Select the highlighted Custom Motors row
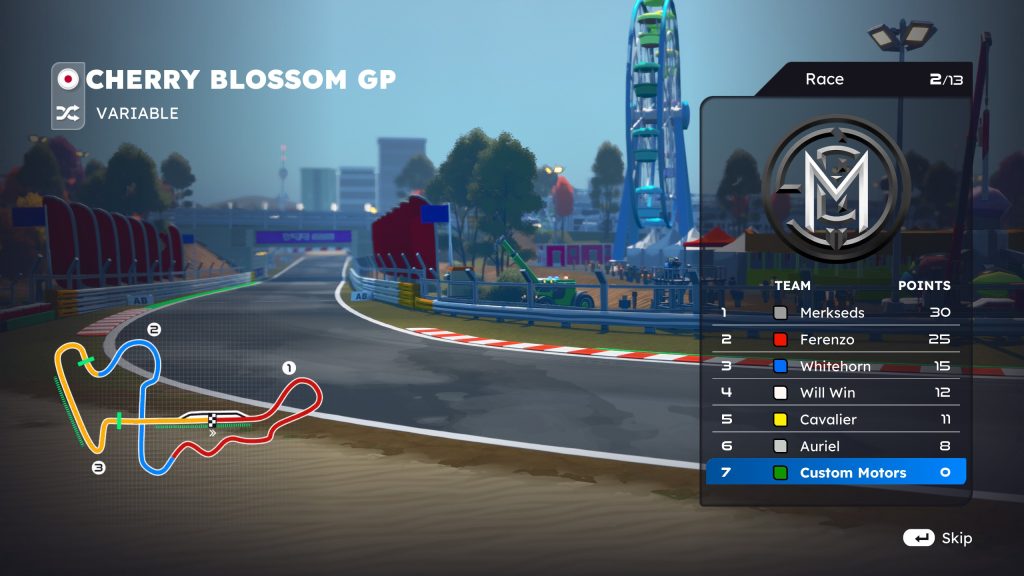Screen dimensions: 1024x576 coord(835,472)
